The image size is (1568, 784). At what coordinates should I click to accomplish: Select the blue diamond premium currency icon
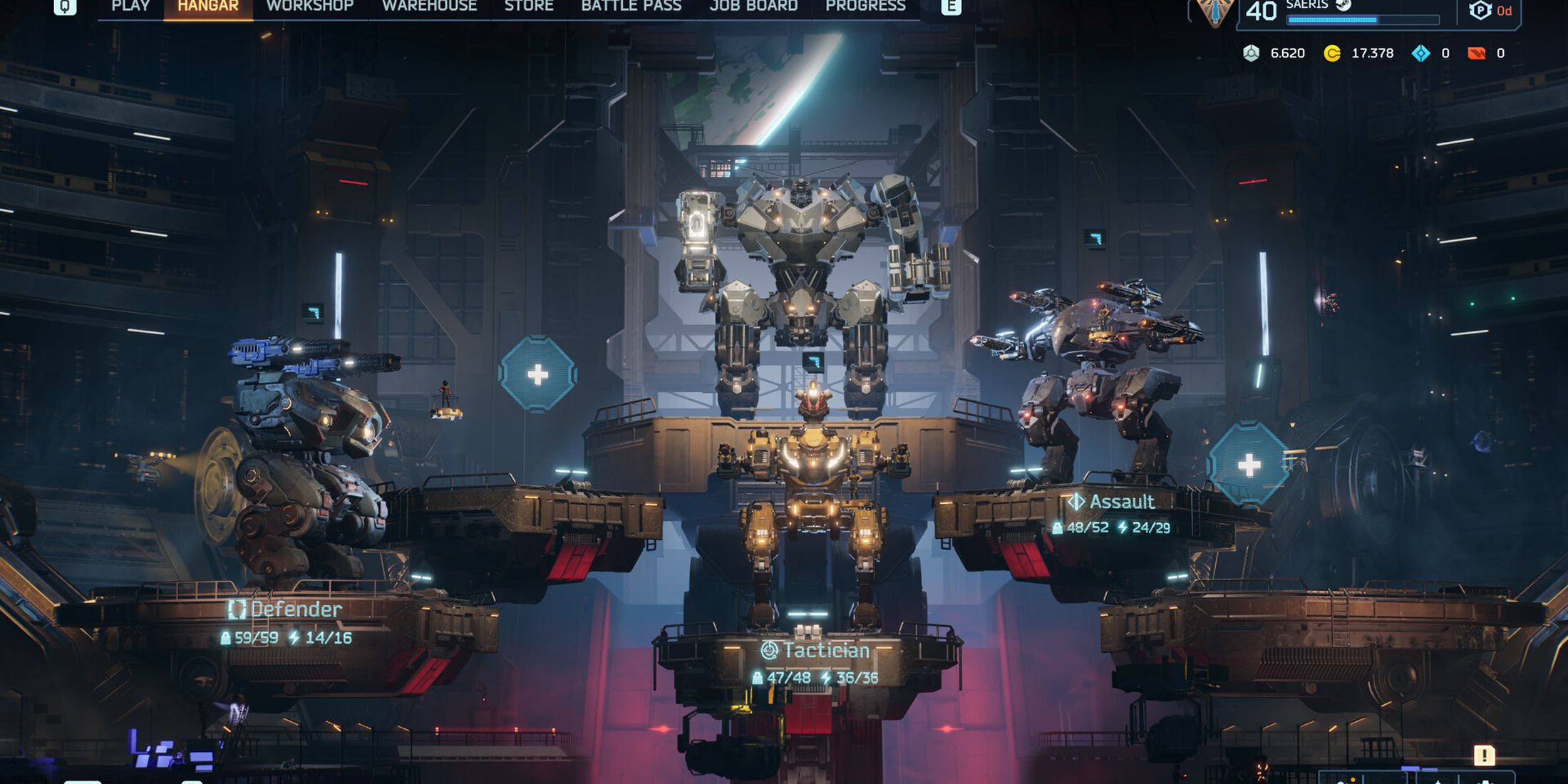point(1422,53)
